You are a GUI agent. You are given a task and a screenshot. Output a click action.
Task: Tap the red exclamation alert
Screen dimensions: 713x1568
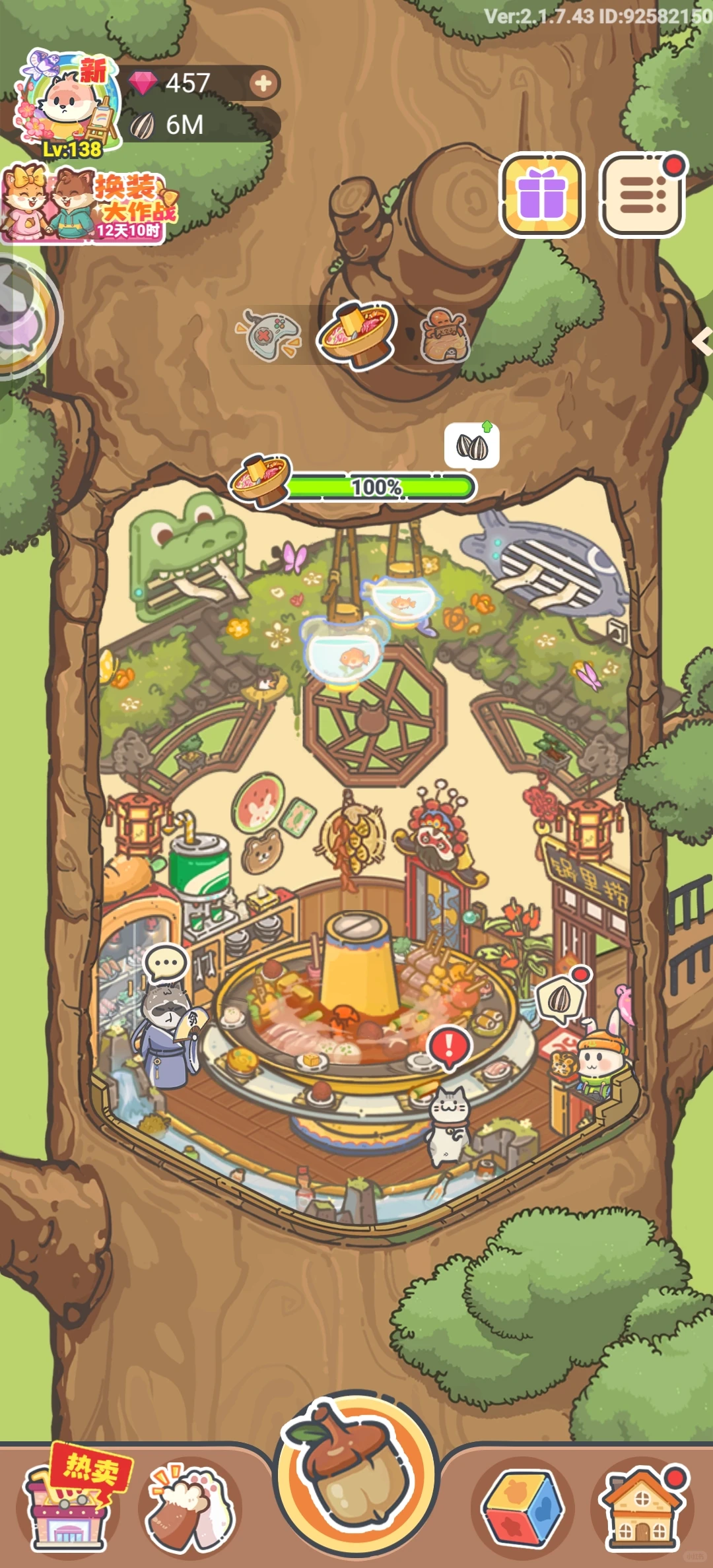tap(450, 1045)
